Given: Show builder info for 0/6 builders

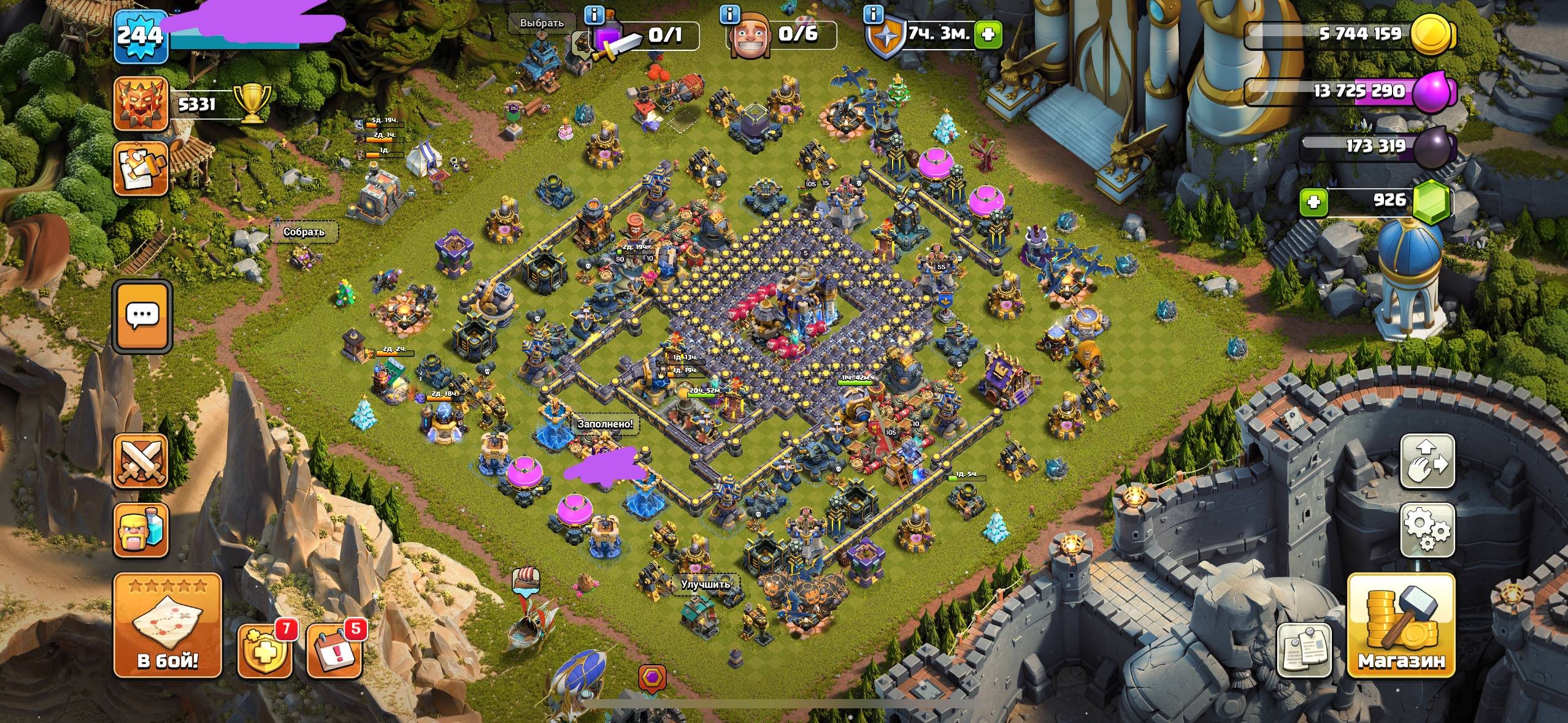Looking at the screenshot, I should (x=729, y=15).
